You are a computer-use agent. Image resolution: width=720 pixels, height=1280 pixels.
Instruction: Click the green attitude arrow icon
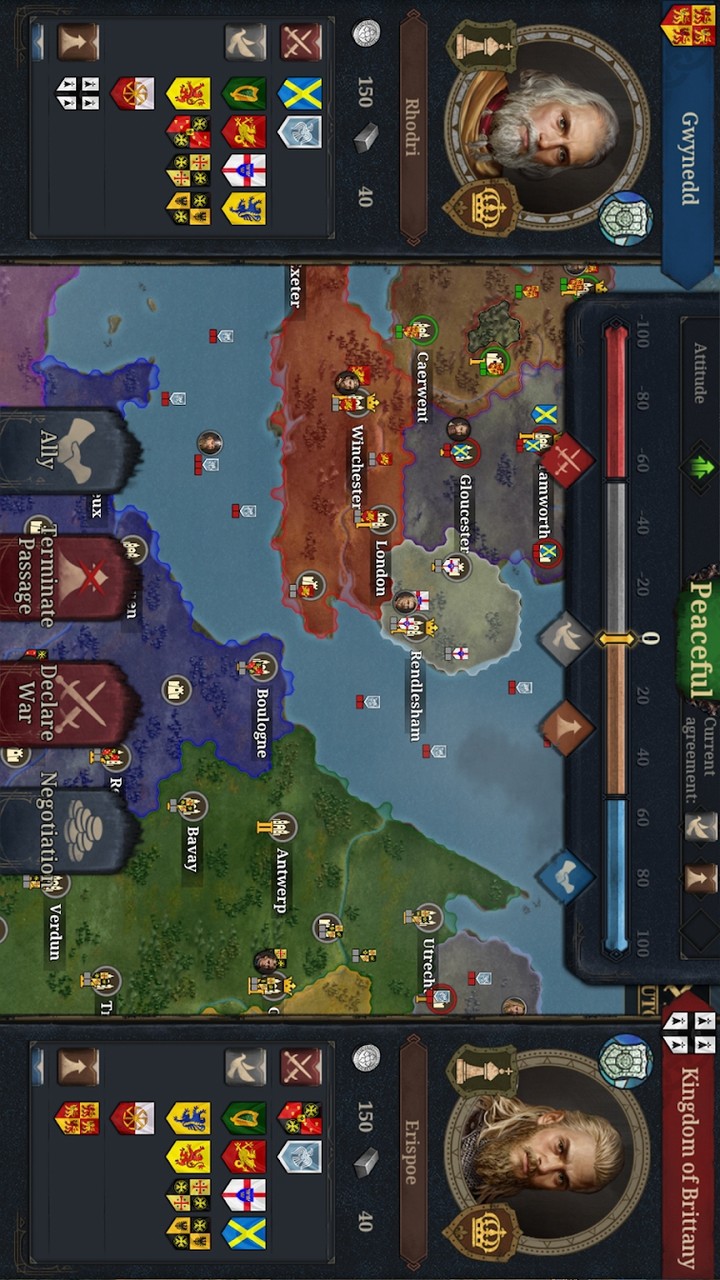pyautogui.click(x=698, y=465)
